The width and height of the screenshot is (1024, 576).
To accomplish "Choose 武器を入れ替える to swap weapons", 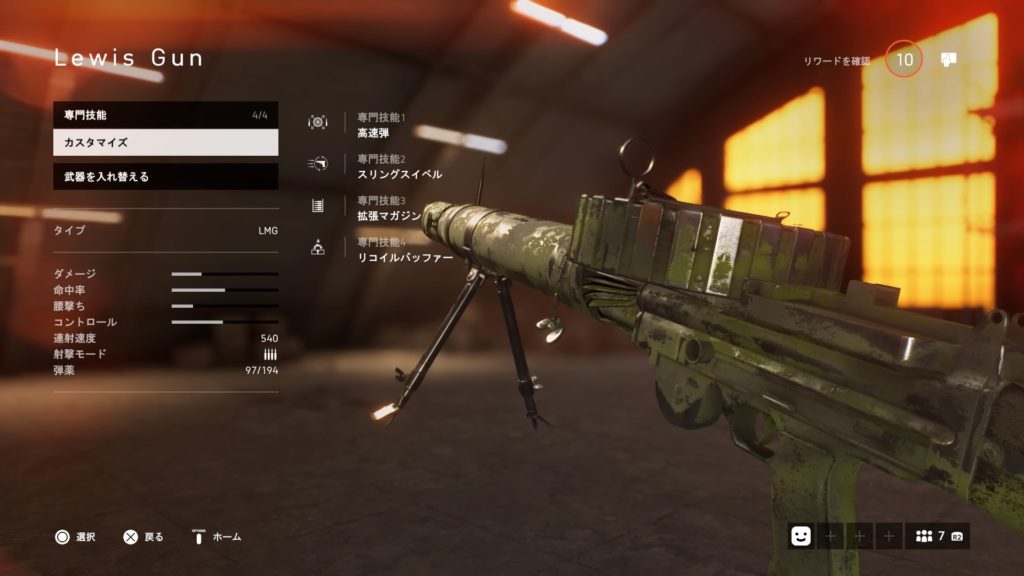I will 165,177.
